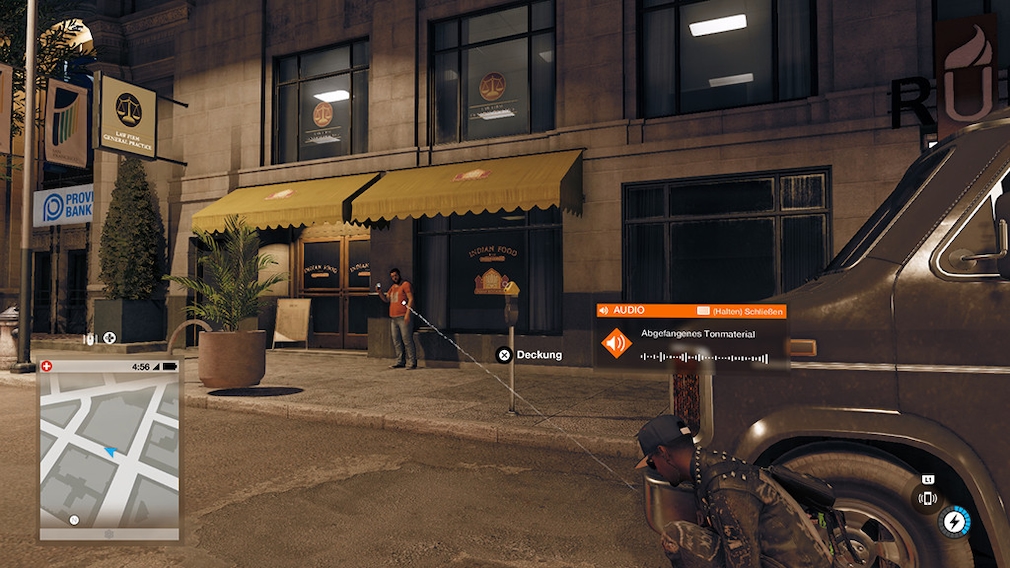Click the red cross icon on the phone
1010x568 pixels.
[x=46, y=366]
